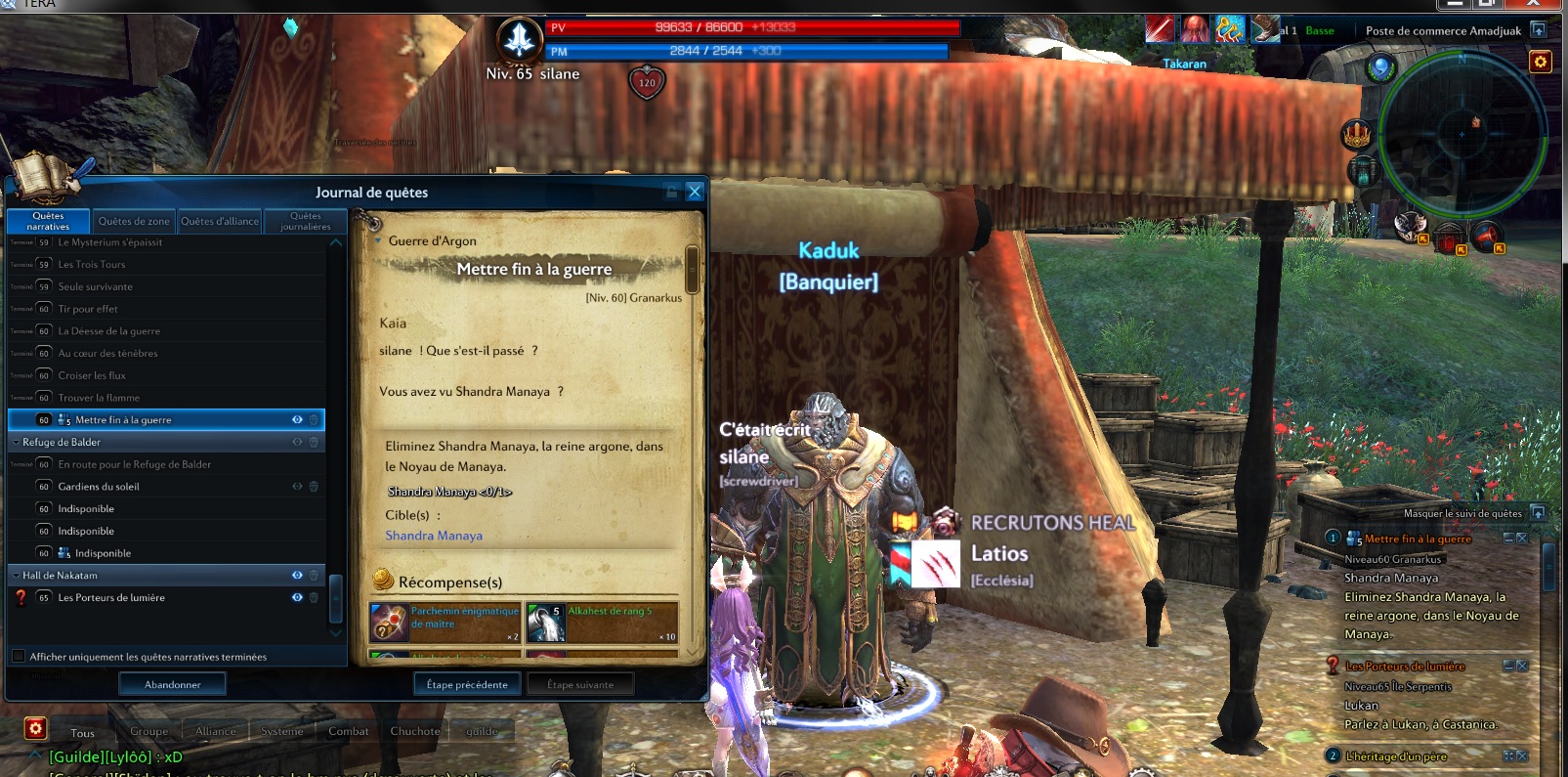Collapse the Refuge de Balder quest group

pos(16,443)
